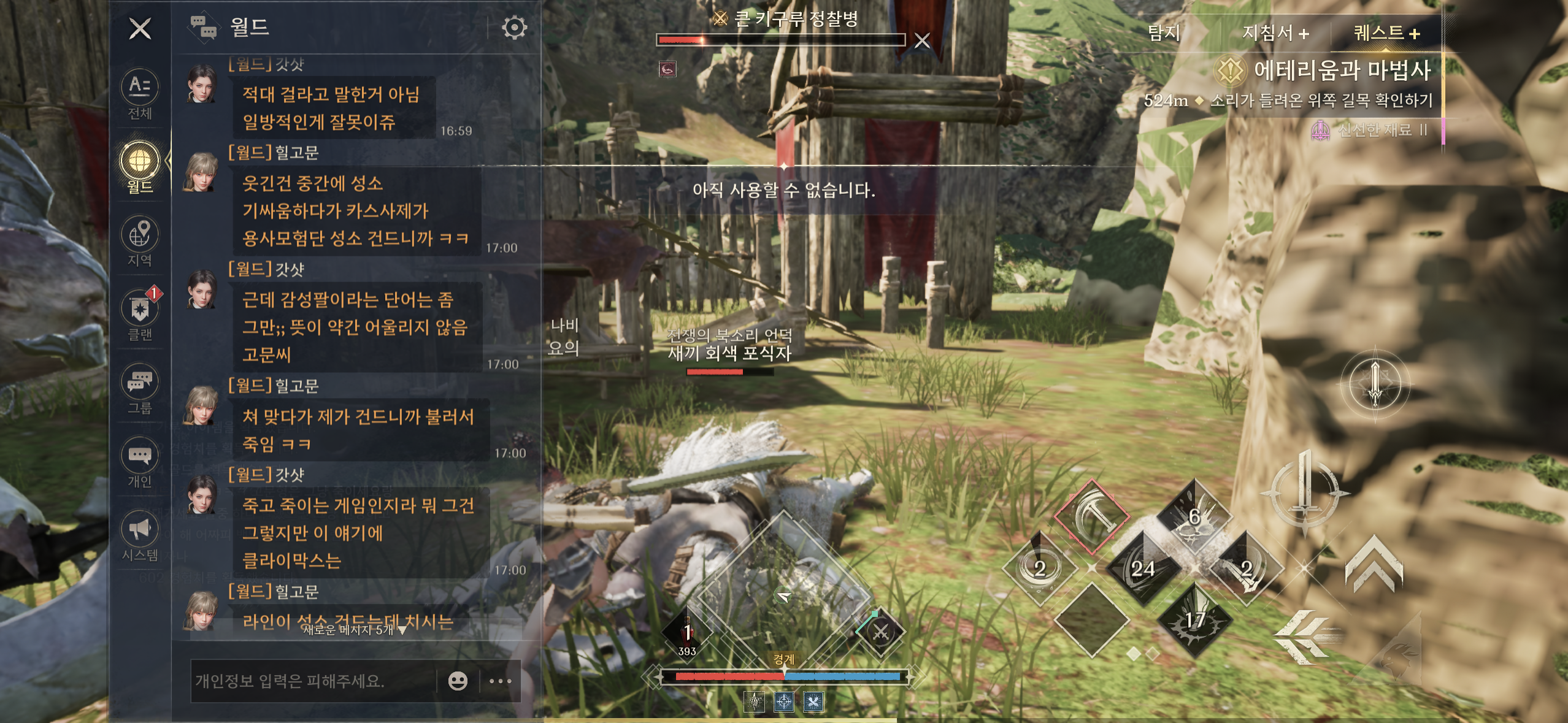Close the chat panel with the X
The width and height of the screenshot is (1568, 723).
click(x=140, y=28)
